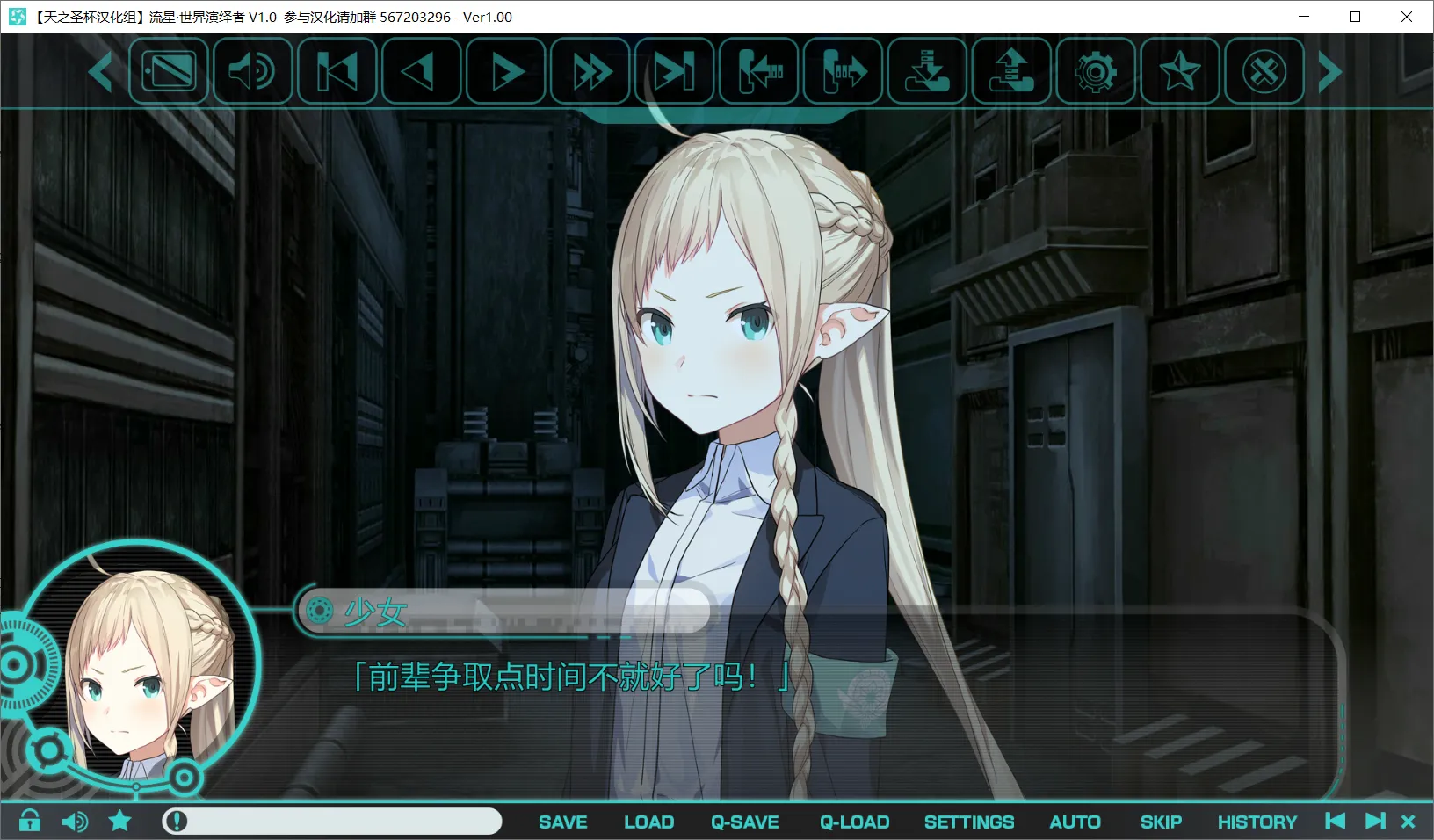Open the LOAD menu
The image size is (1434, 840).
pyautogui.click(x=648, y=822)
